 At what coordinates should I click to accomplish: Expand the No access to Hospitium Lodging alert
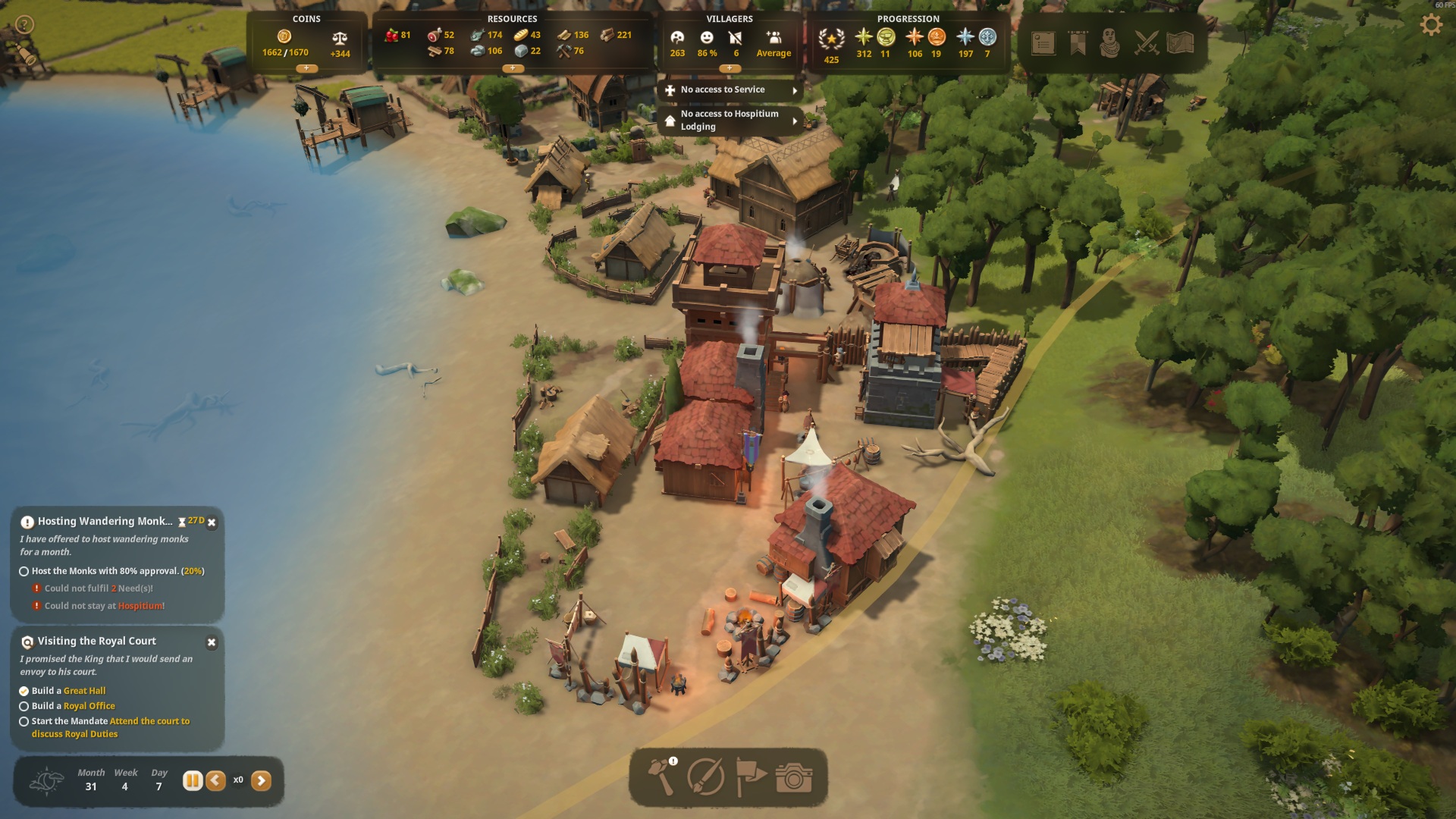click(x=795, y=121)
